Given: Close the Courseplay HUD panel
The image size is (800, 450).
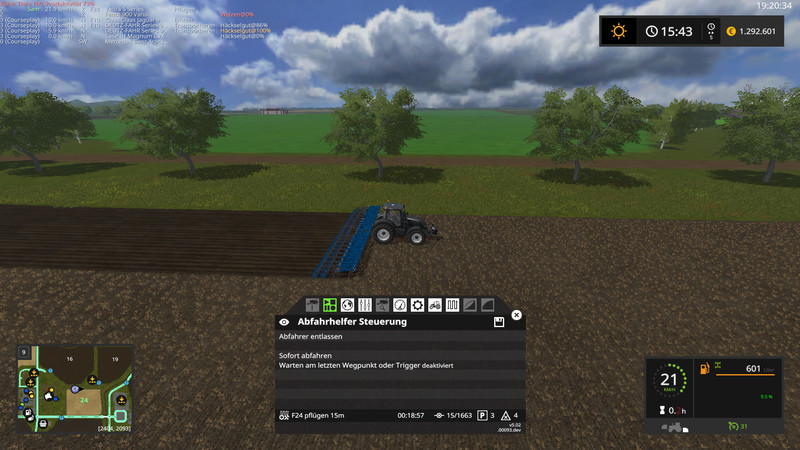Looking at the screenshot, I should (517, 315).
